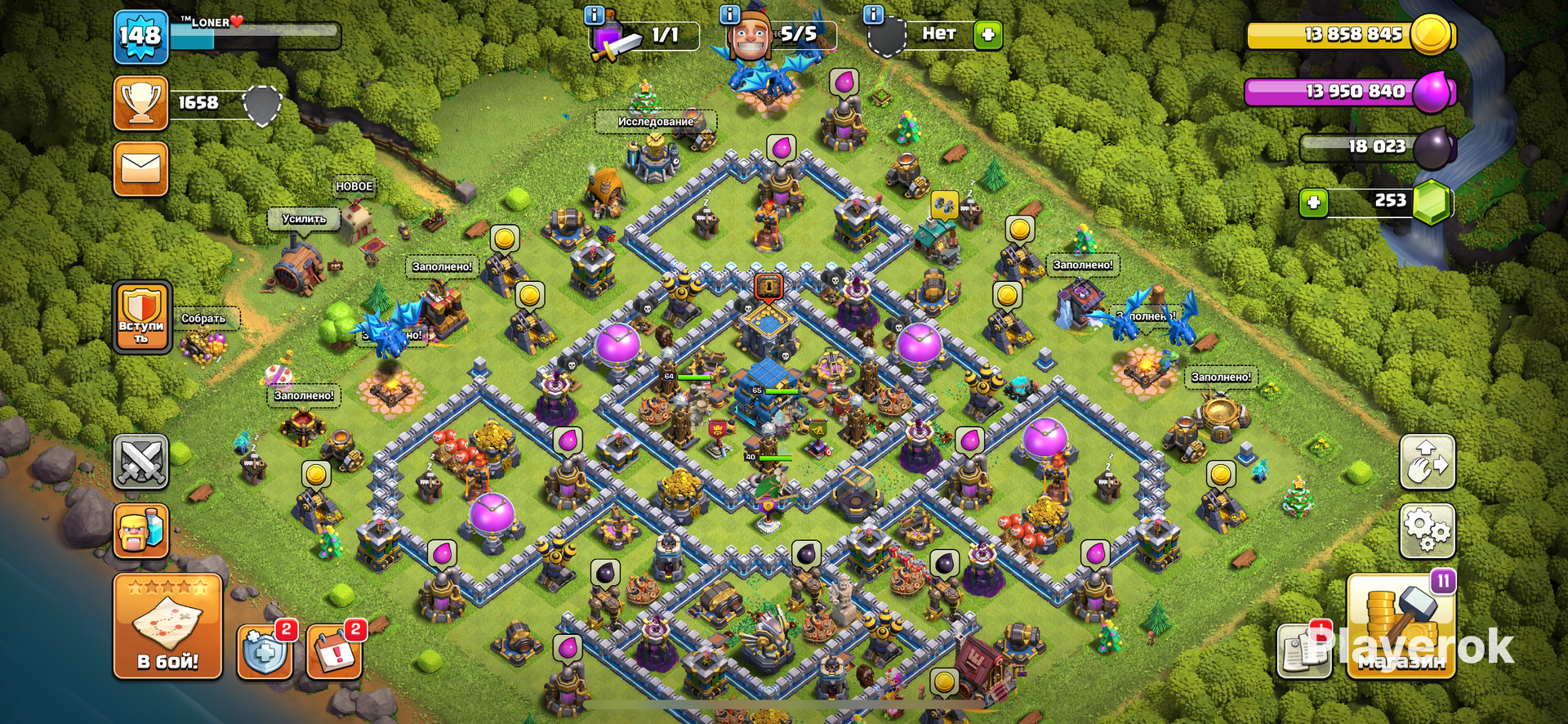Show builder info beside 5/5

pos(729,15)
